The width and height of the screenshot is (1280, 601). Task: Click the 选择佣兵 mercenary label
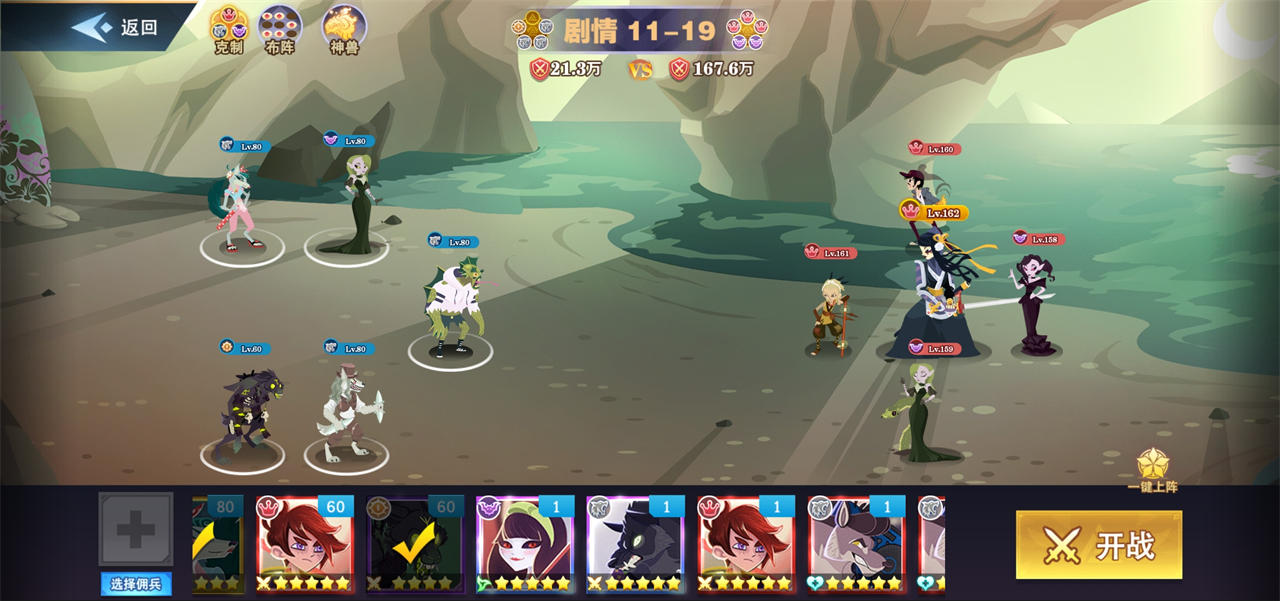135,584
